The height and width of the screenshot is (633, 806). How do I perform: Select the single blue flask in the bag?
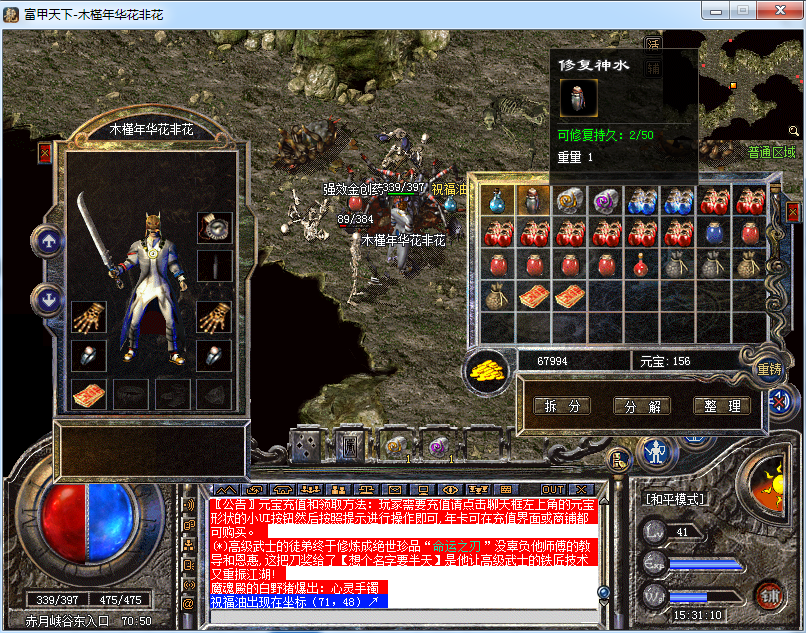point(497,201)
